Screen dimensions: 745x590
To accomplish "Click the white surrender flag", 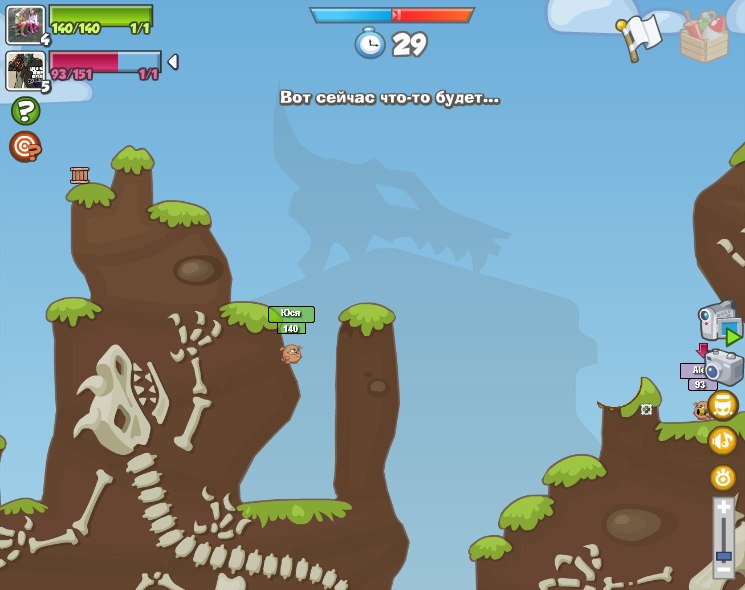I will 640,37.
